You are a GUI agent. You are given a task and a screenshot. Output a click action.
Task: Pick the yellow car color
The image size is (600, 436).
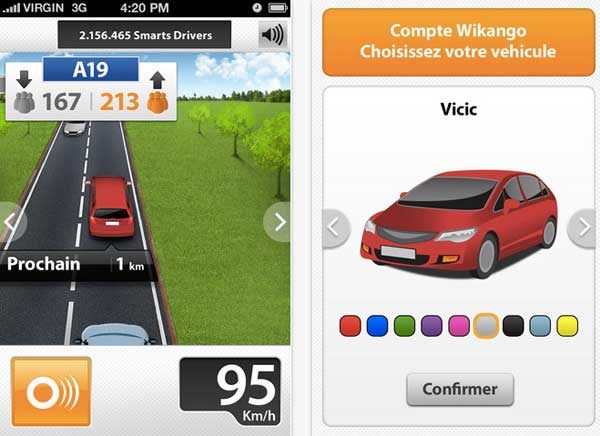pos(568,325)
